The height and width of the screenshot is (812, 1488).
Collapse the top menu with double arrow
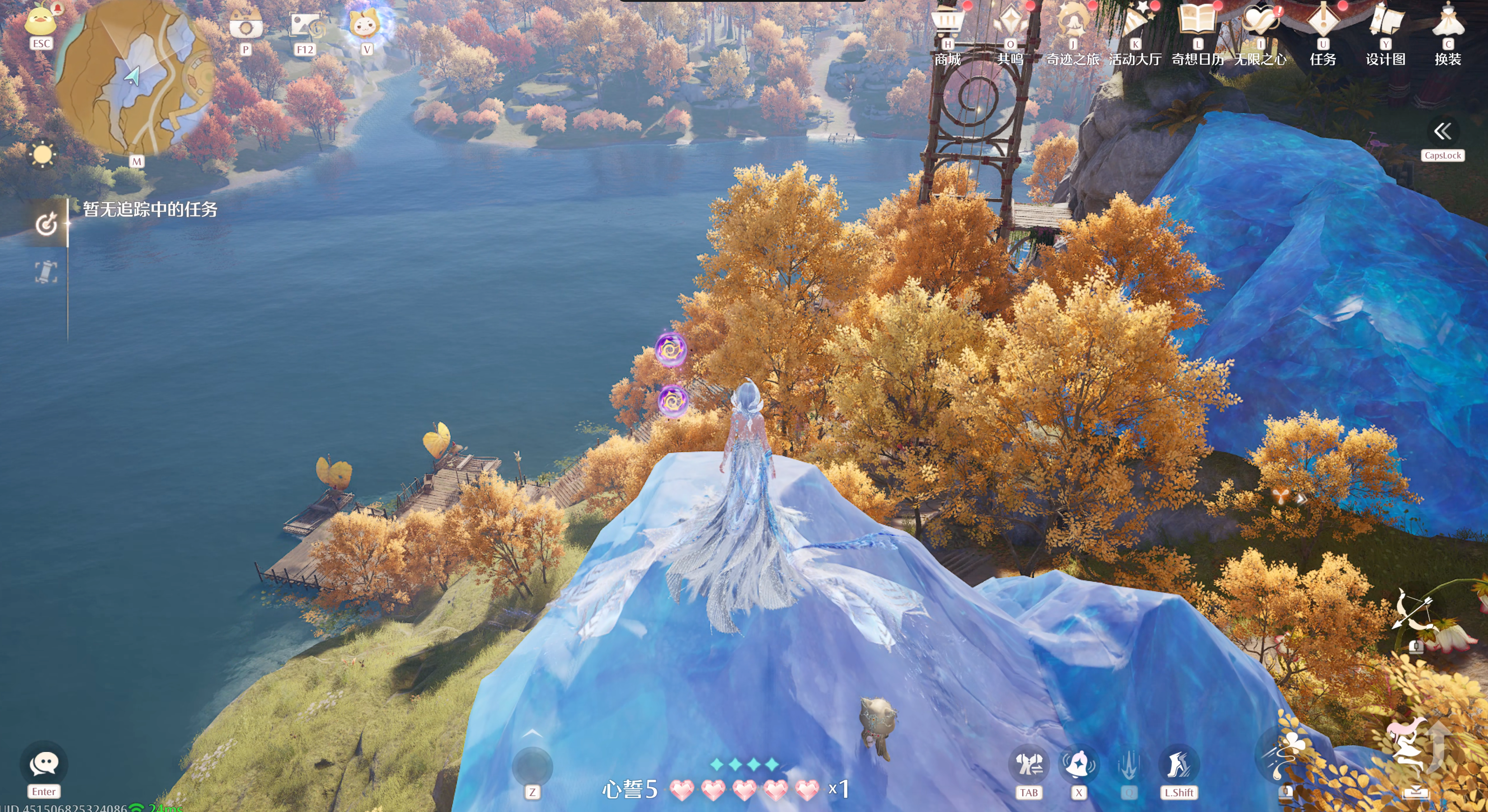click(1442, 132)
